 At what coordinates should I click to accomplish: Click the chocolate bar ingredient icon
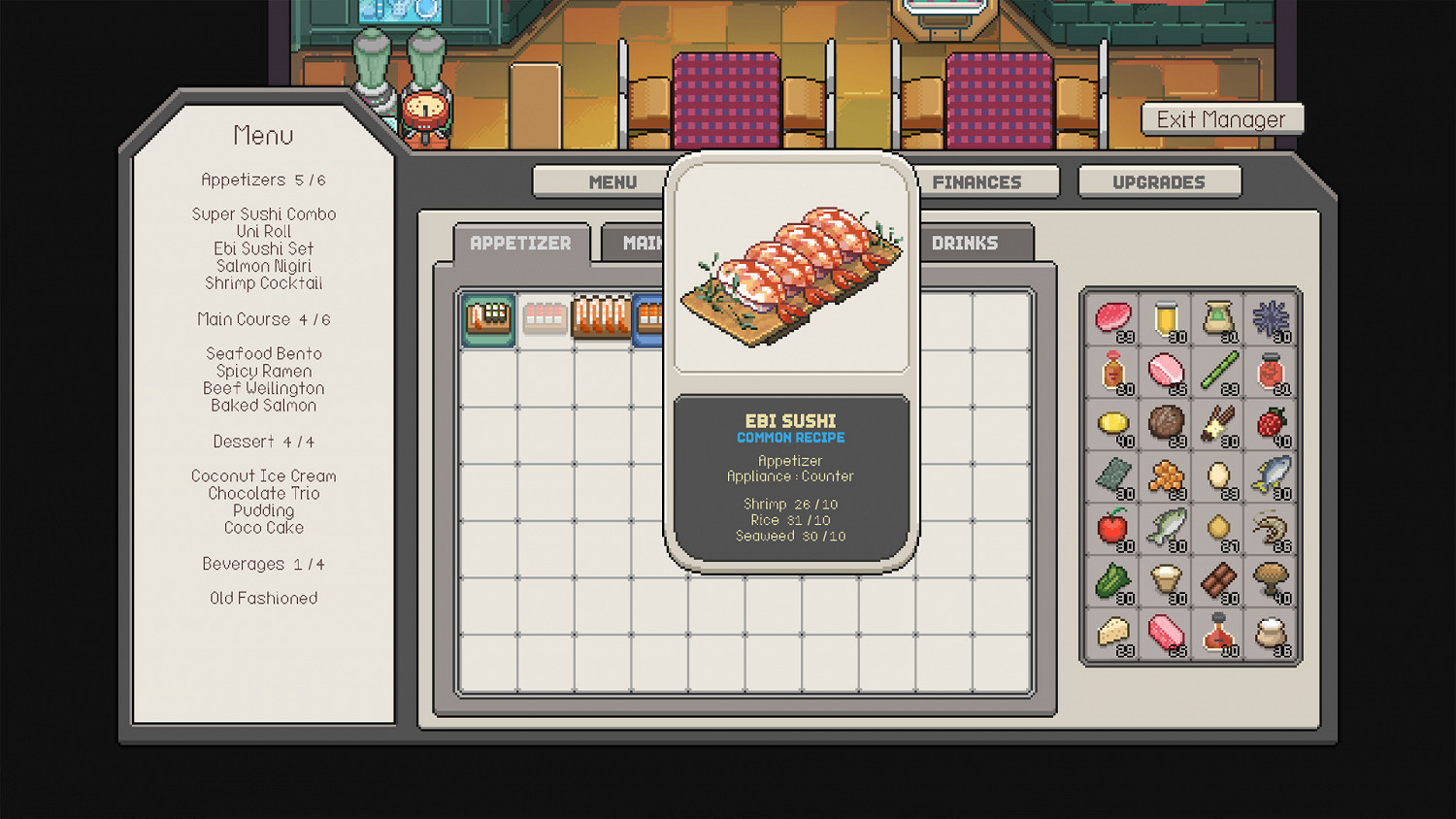pyautogui.click(x=1221, y=581)
